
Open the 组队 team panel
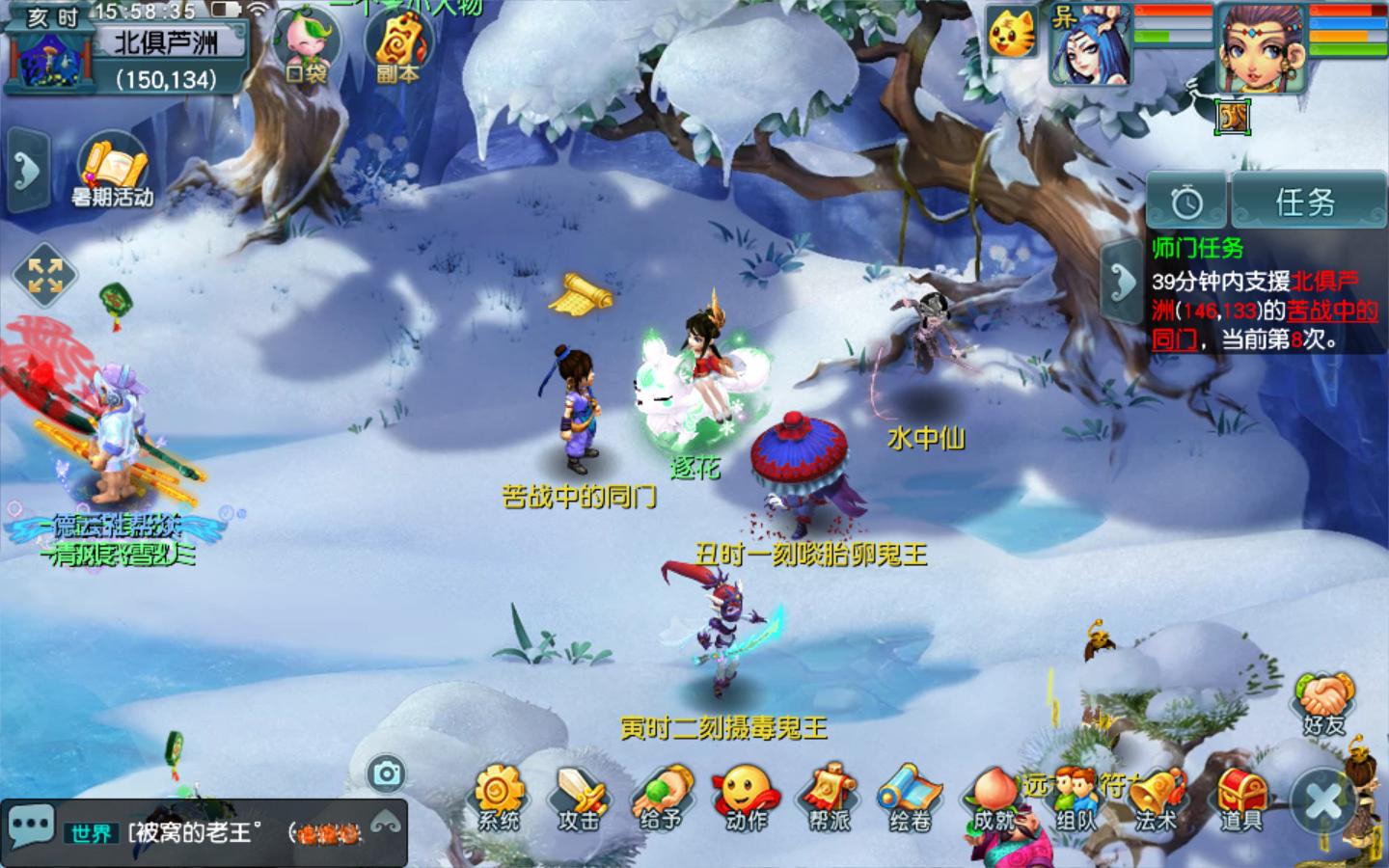[x=1076, y=799]
